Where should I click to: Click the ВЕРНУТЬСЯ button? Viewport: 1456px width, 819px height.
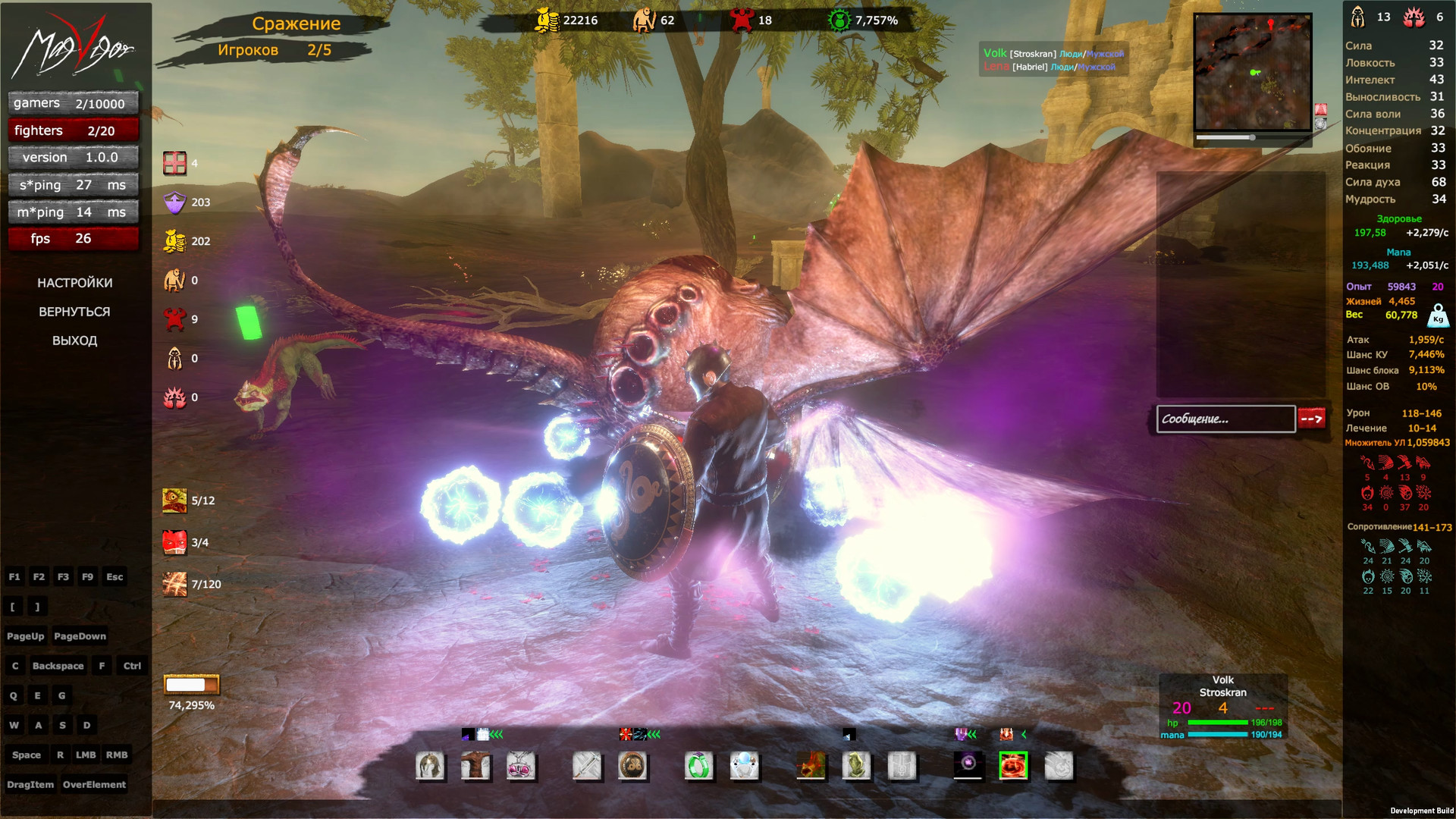pos(75,311)
